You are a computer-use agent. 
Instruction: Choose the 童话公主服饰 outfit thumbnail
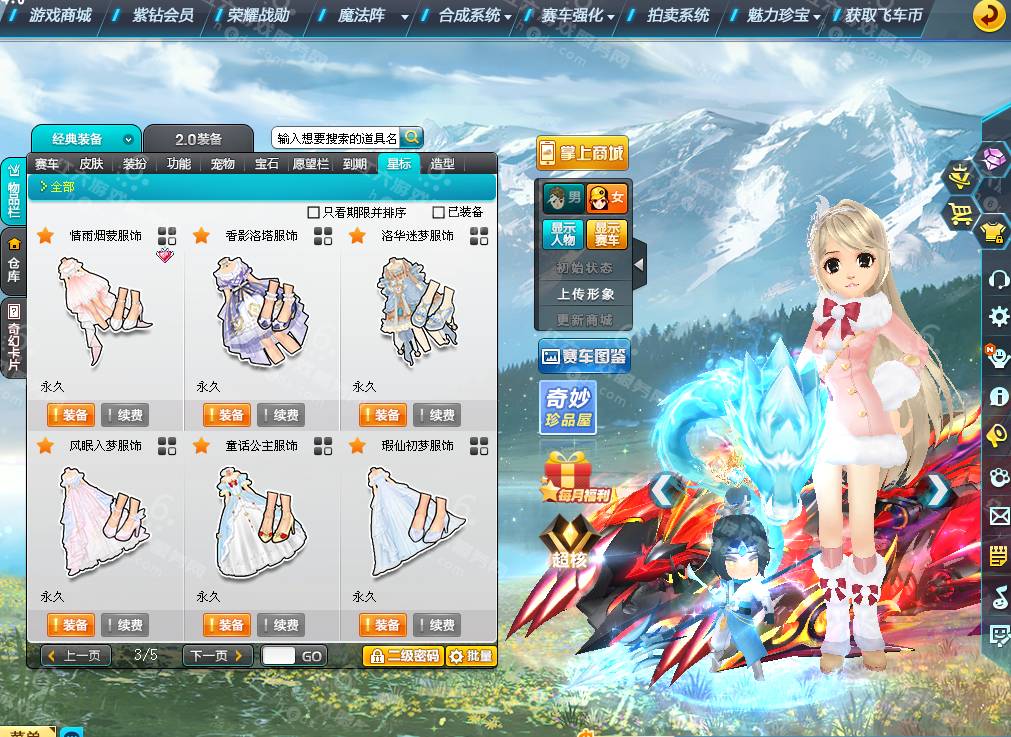[x=262, y=520]
